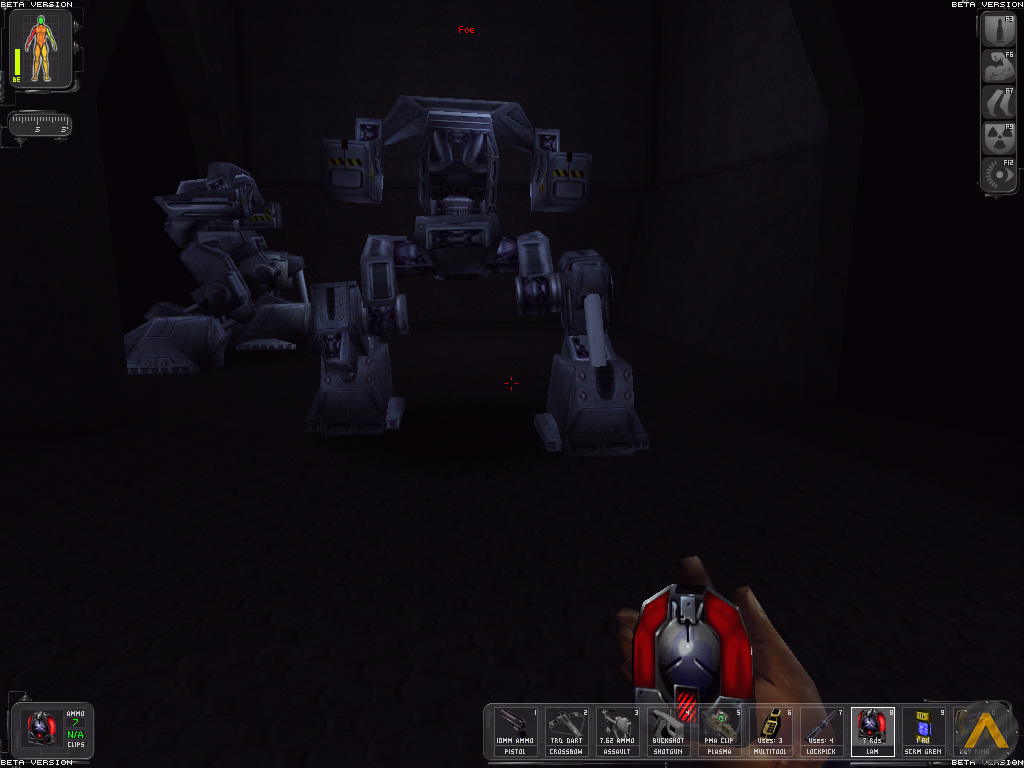Select the Lockpick belt slot
Image resolution: width=1024 pixels, height=768 pixels.
tap(821, 731)
